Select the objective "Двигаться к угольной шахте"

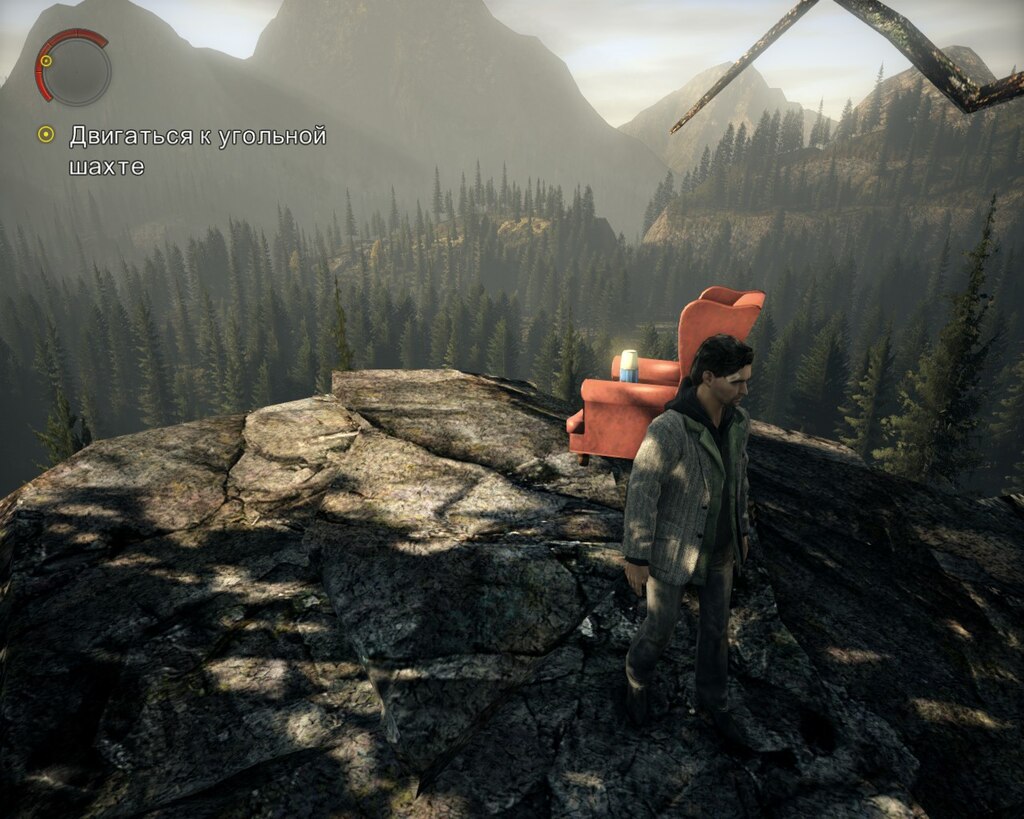(197, 150)
